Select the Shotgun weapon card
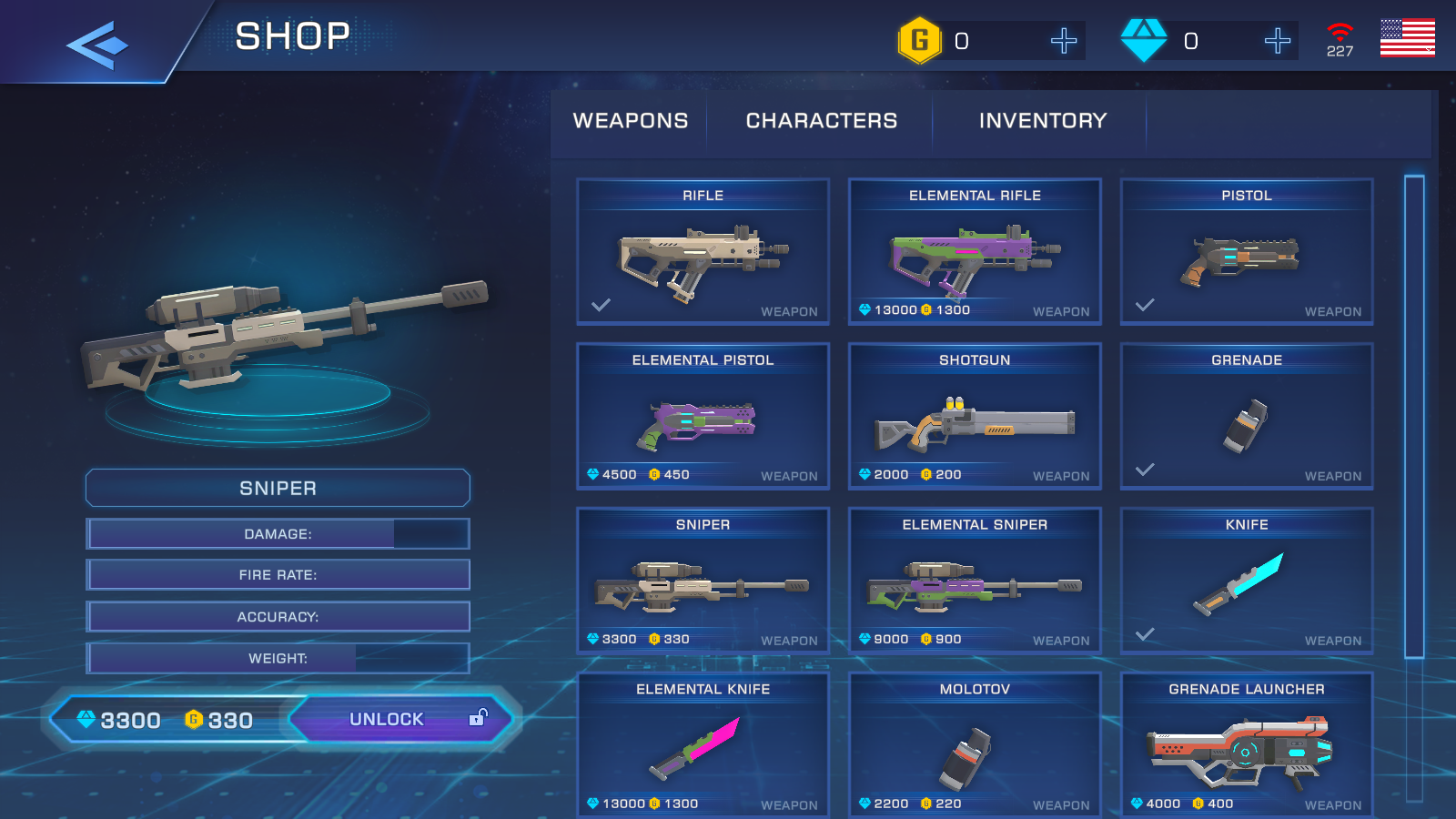The image size is (1456, 819). 975,417
